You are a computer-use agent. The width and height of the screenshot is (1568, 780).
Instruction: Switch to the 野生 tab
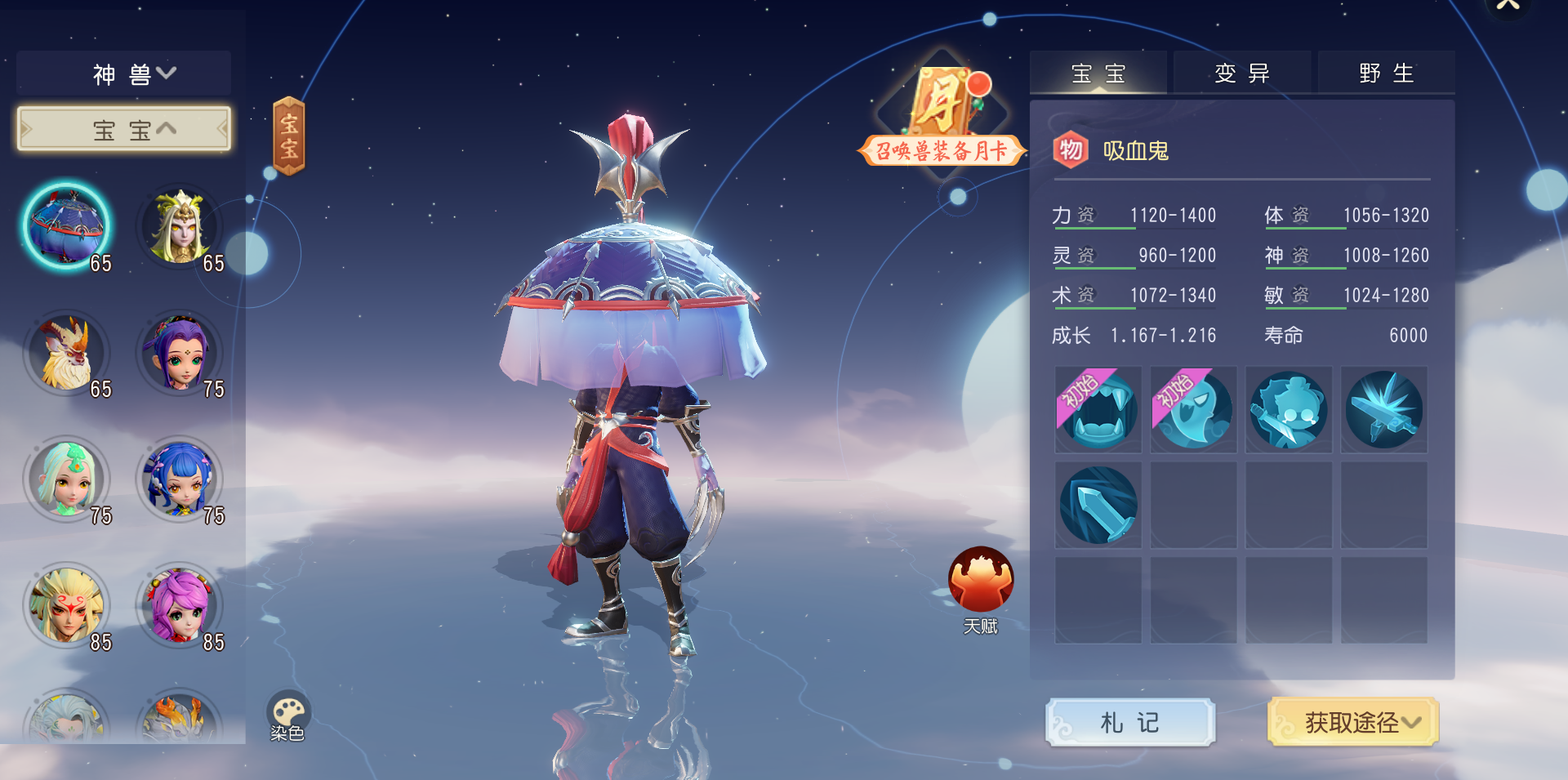[x=1386, y=74]
